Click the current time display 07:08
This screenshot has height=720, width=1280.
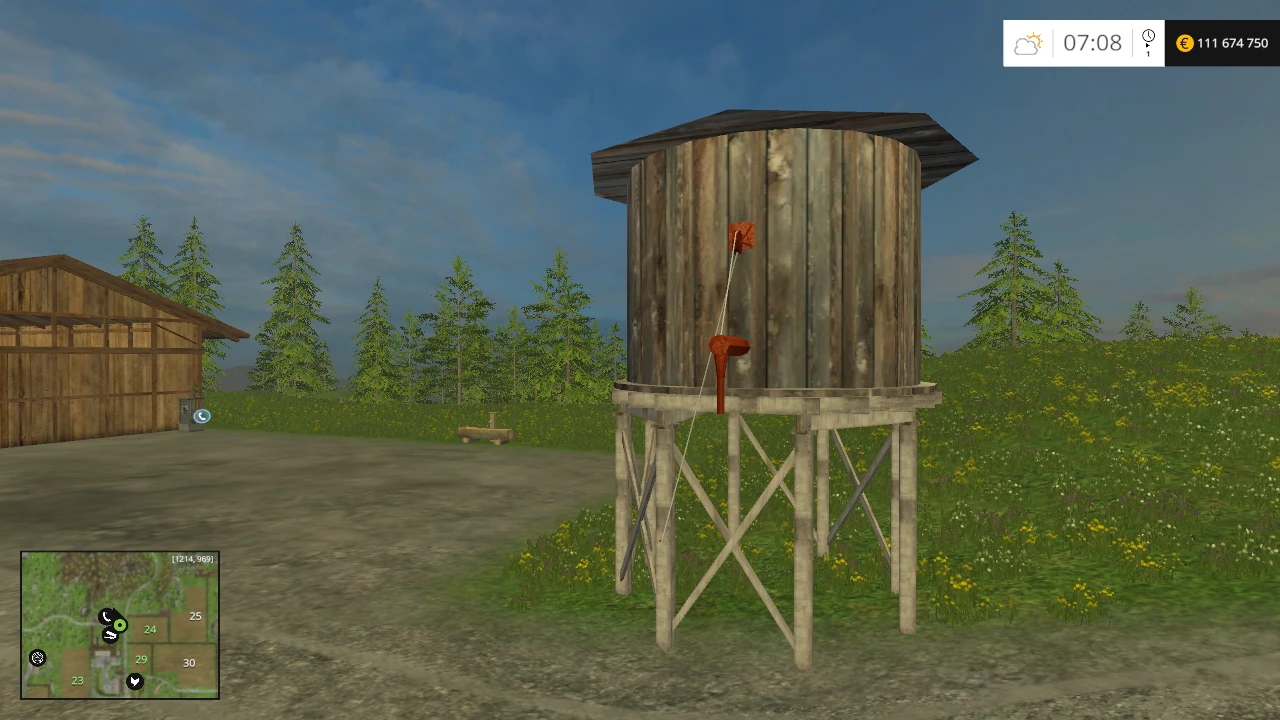pos(1093,43)
